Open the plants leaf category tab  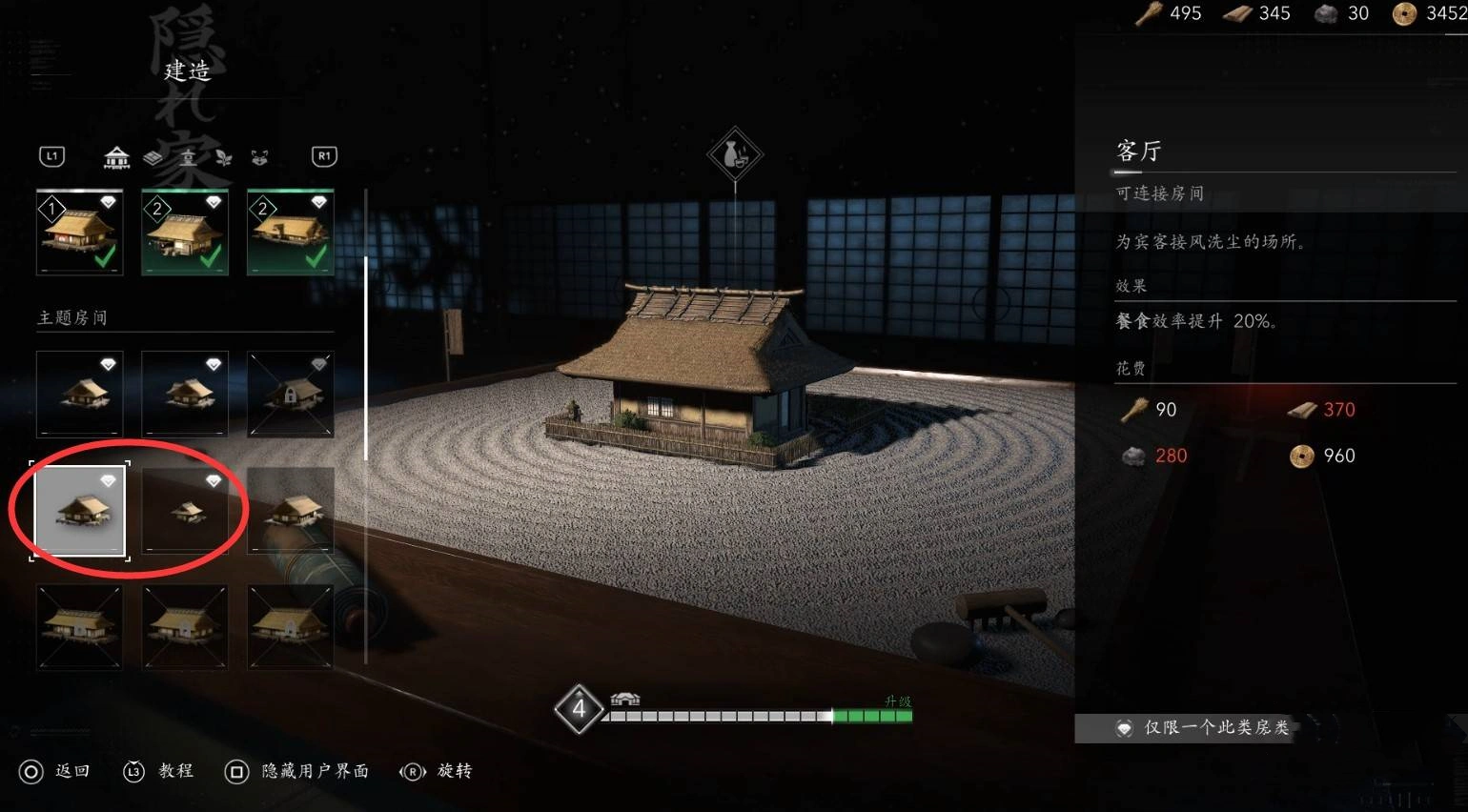click(223, 157)
